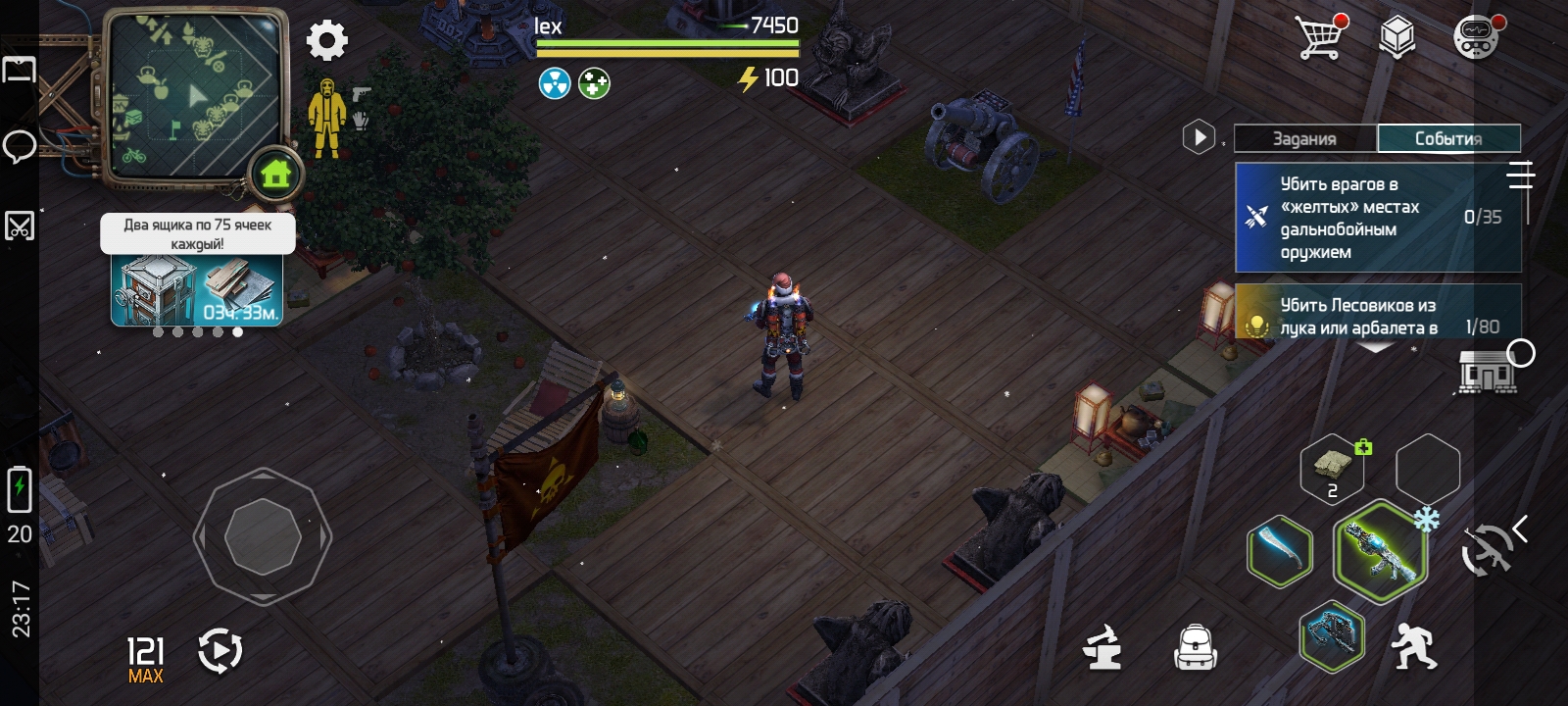Select the machete weapon slot
Screen dimensions: 1568x706
point(1280,552)
